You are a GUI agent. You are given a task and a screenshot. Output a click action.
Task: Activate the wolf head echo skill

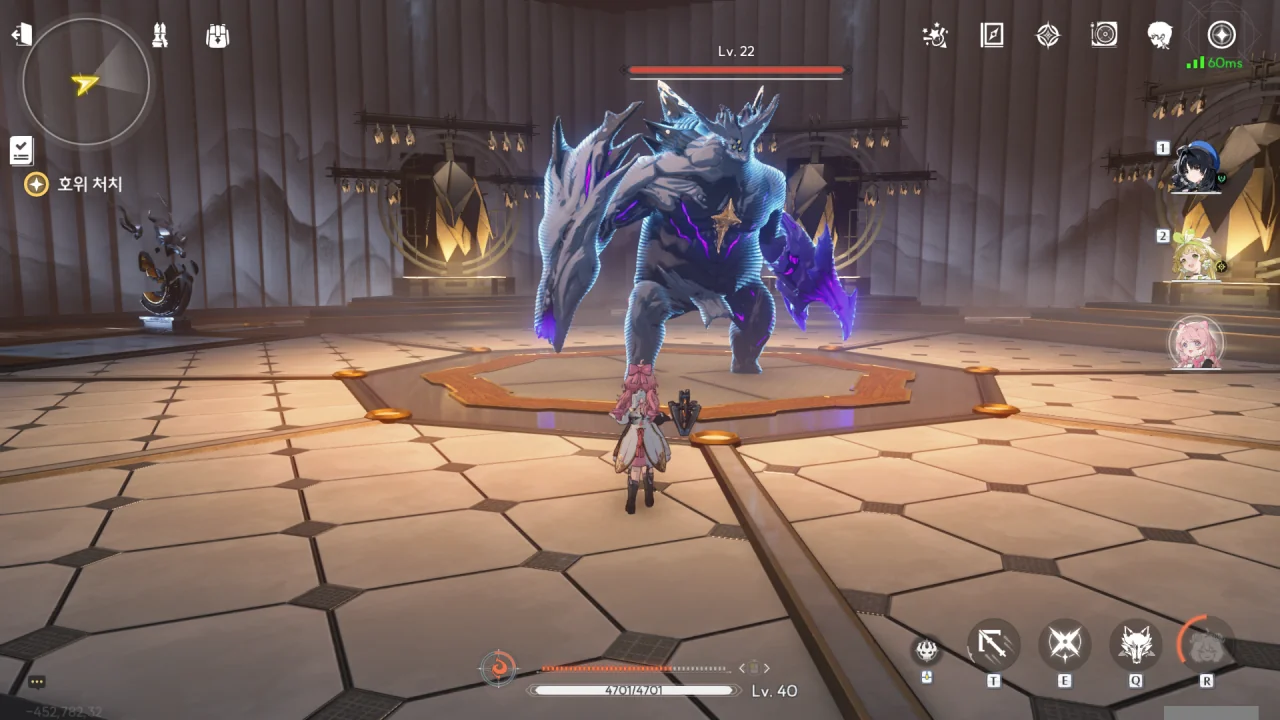point(1136,645)
